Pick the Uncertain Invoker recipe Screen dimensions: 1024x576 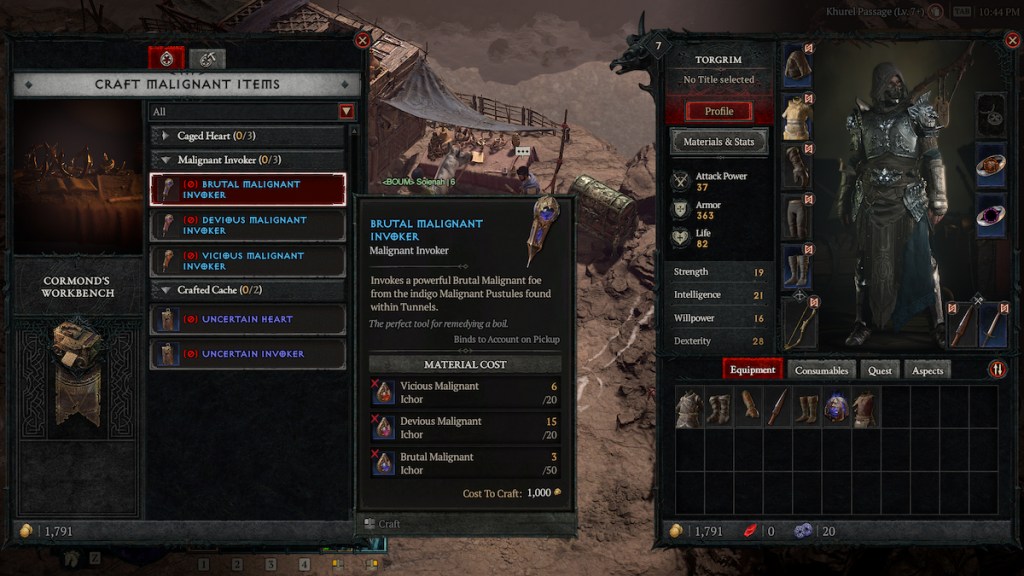pos(248,354)
